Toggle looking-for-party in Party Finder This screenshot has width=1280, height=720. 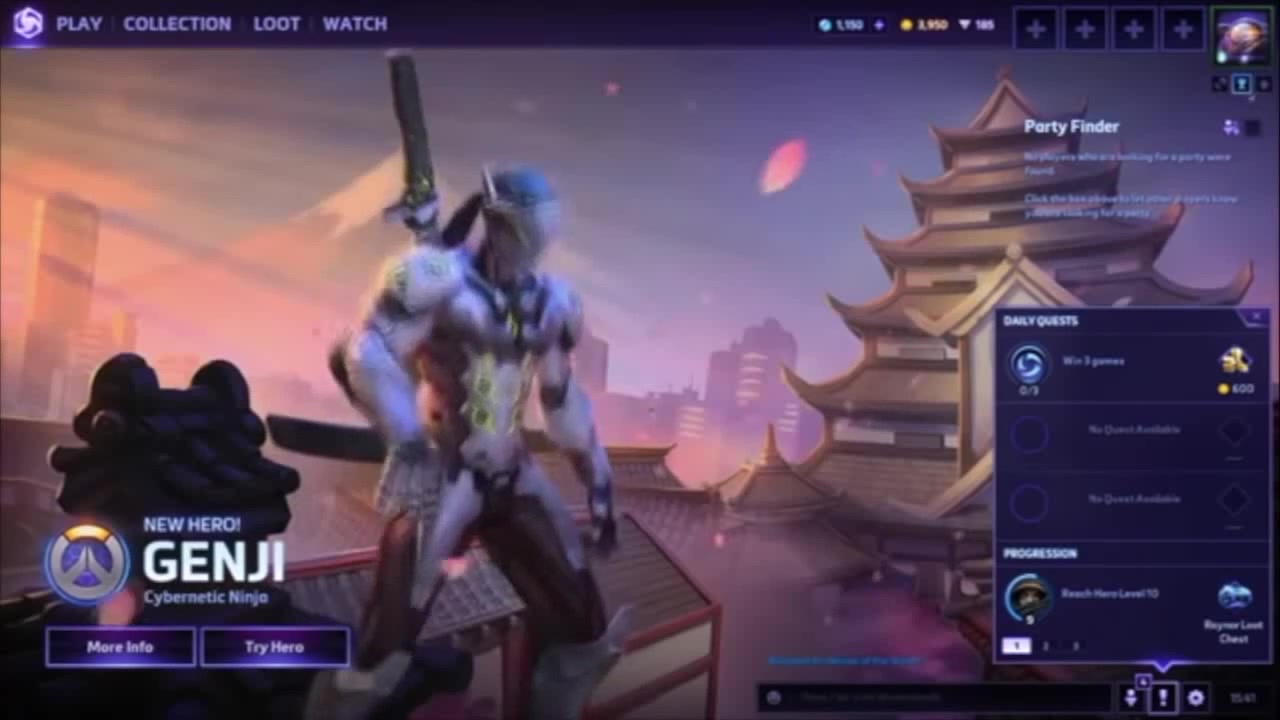click(x=1256, y=127)
